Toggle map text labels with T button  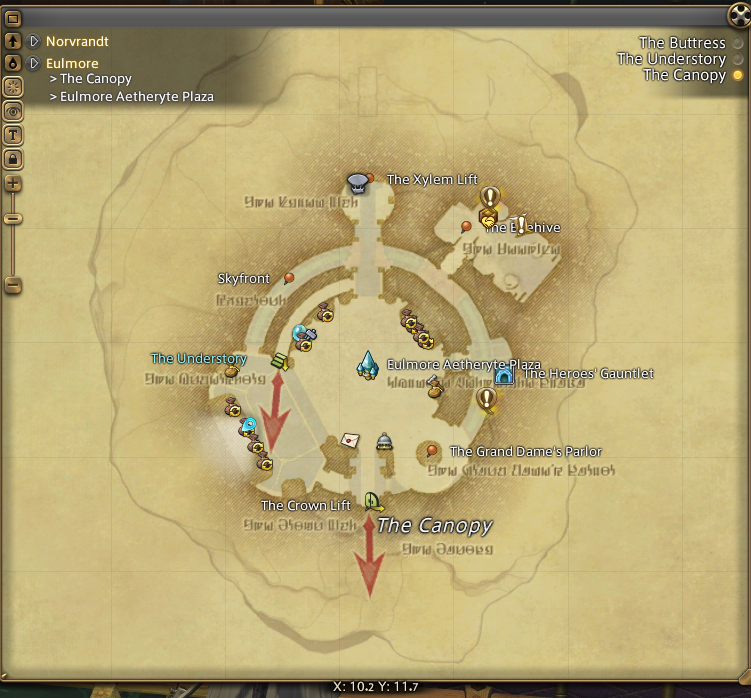[13, 134]
